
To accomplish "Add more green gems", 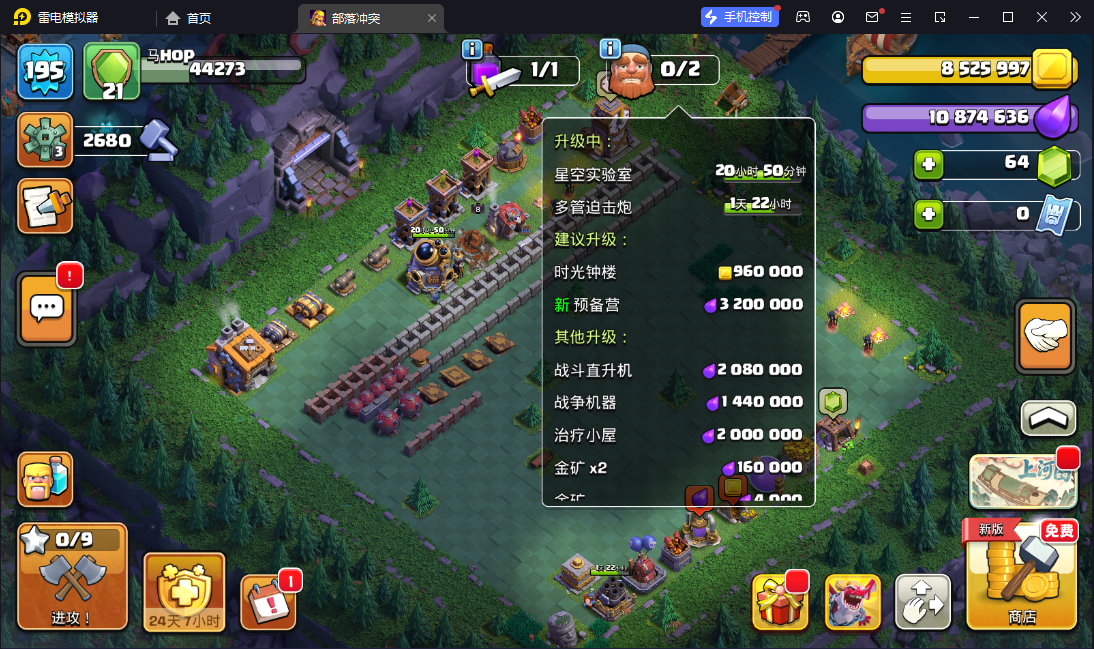I will click(x=929, y=164).
